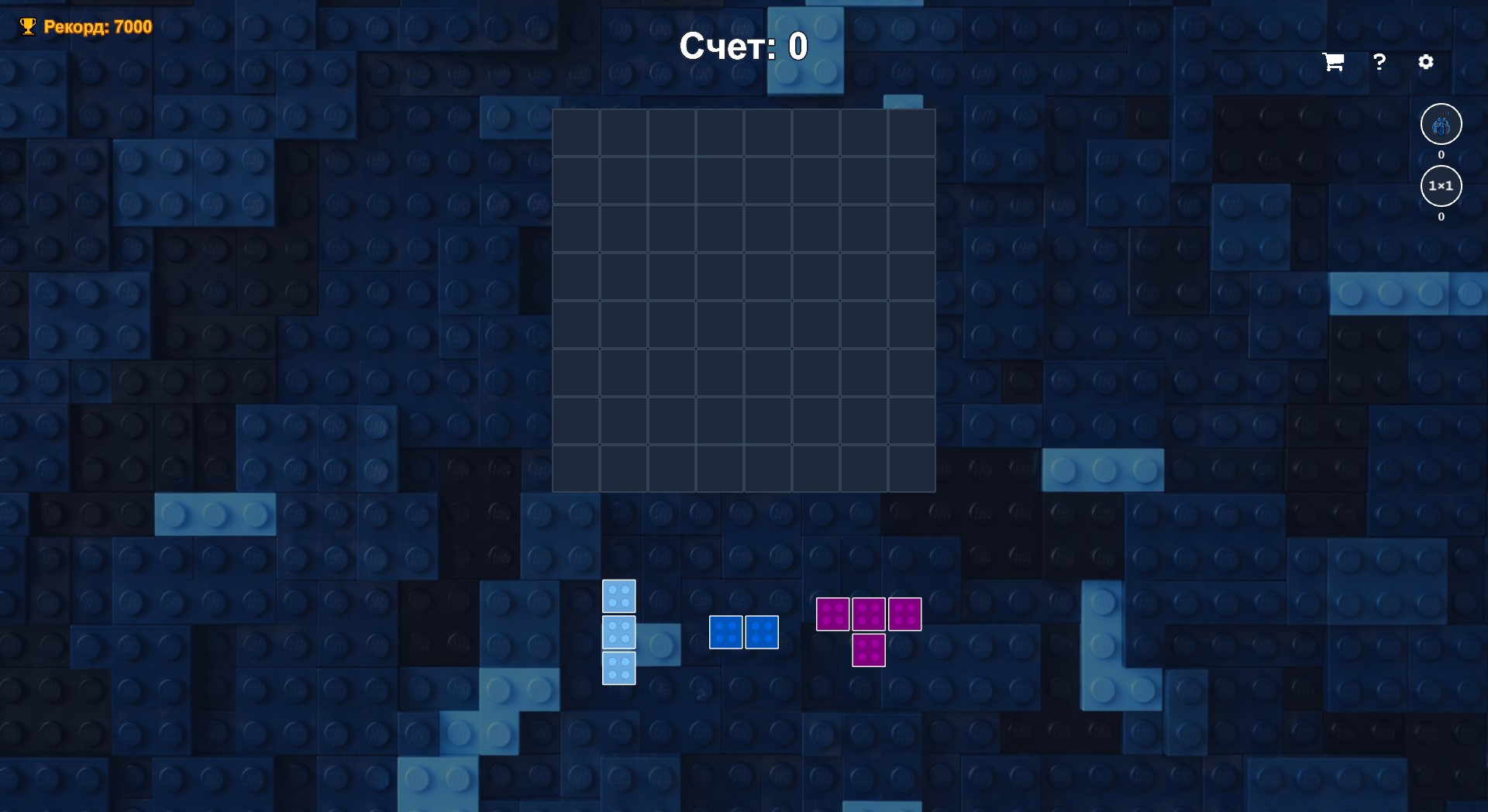Click the center cell of the game board
This screenshot has height=812, width=1488.
(x=744, y=299)
